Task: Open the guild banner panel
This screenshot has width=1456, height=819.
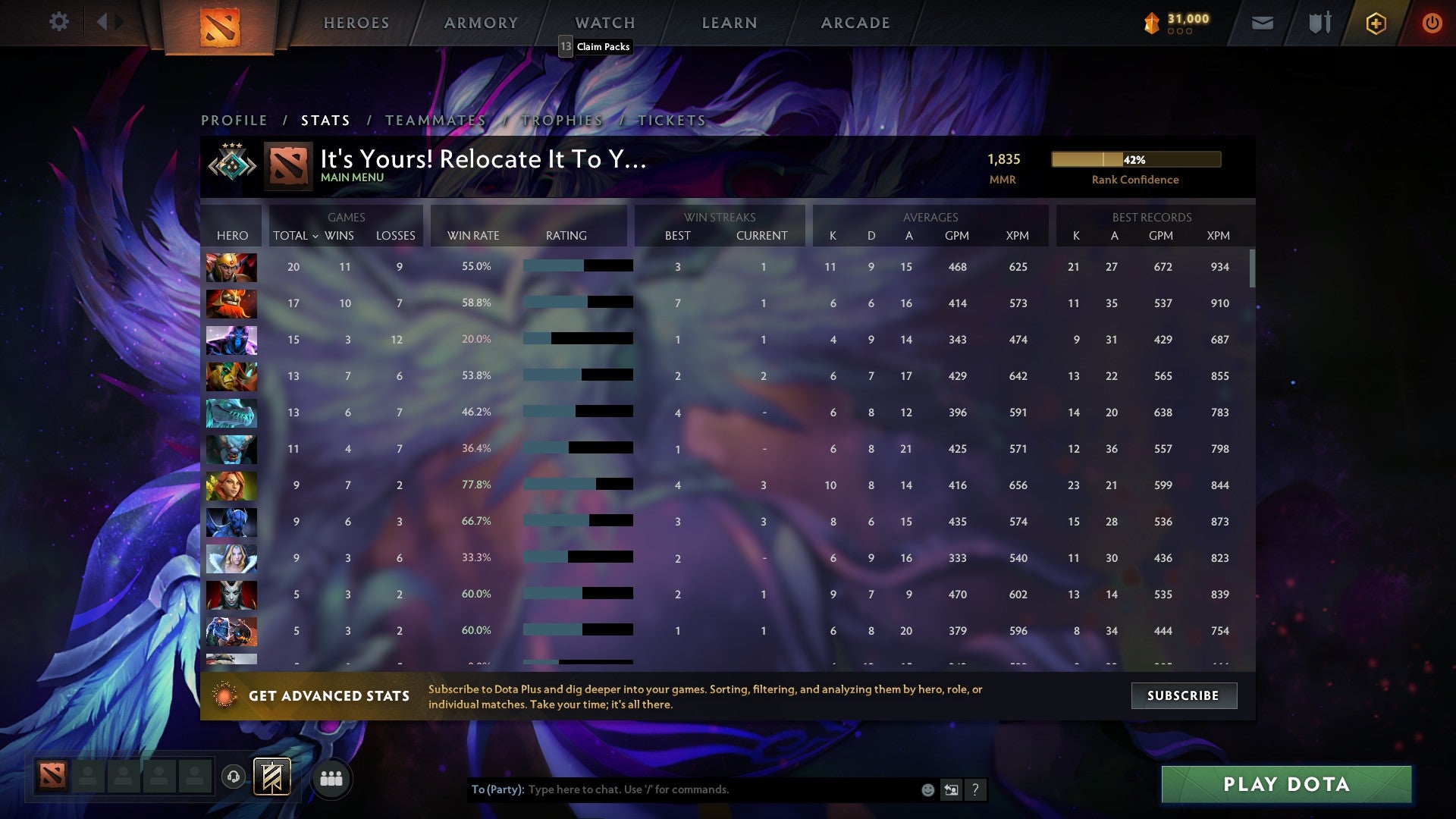Action: [x=271, y=778]
